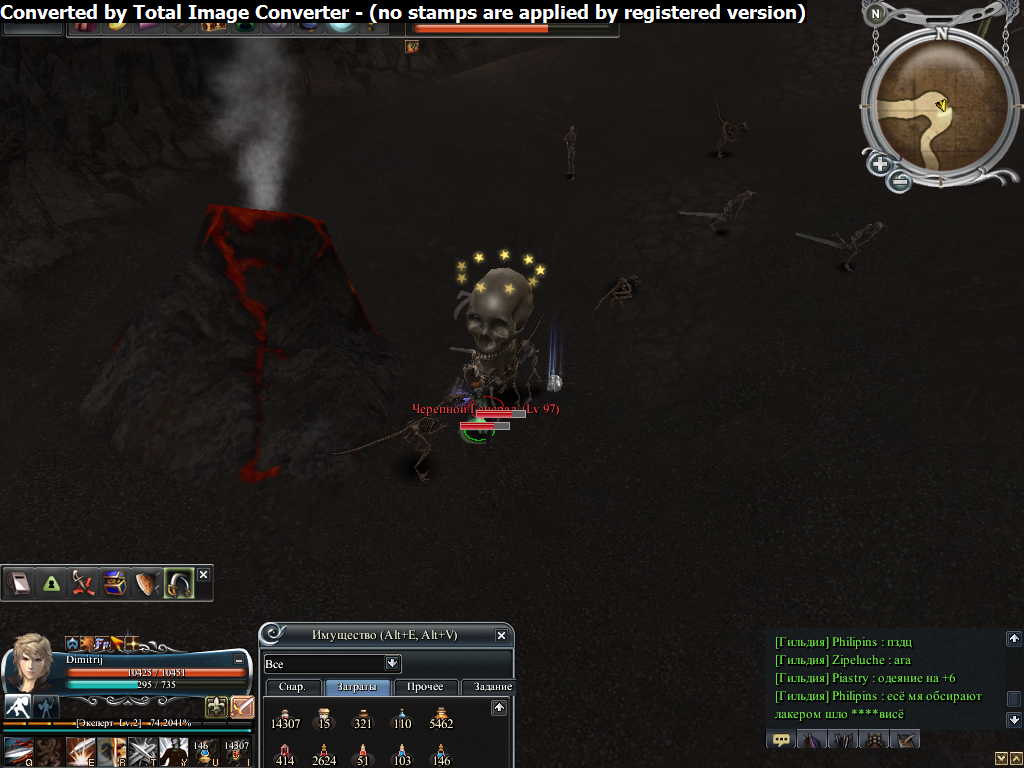The image size is (1024, 768).
Task: Select the item stack numbered 321
Action: coord(363,716)
